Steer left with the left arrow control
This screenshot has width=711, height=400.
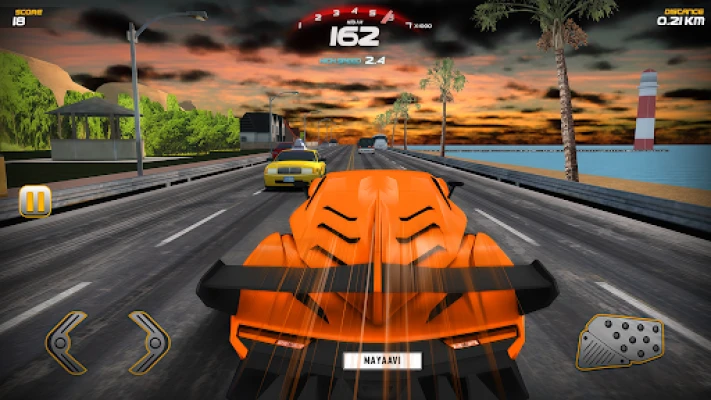coord(67,341)
